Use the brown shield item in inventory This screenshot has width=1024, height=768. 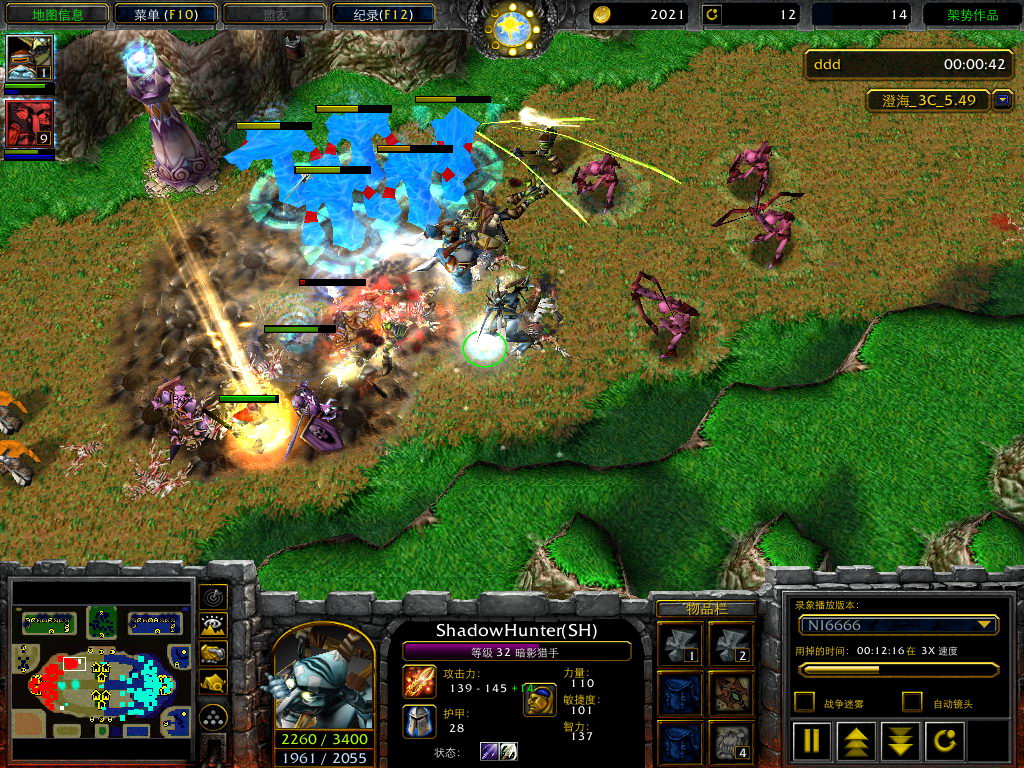click(732, 694)
